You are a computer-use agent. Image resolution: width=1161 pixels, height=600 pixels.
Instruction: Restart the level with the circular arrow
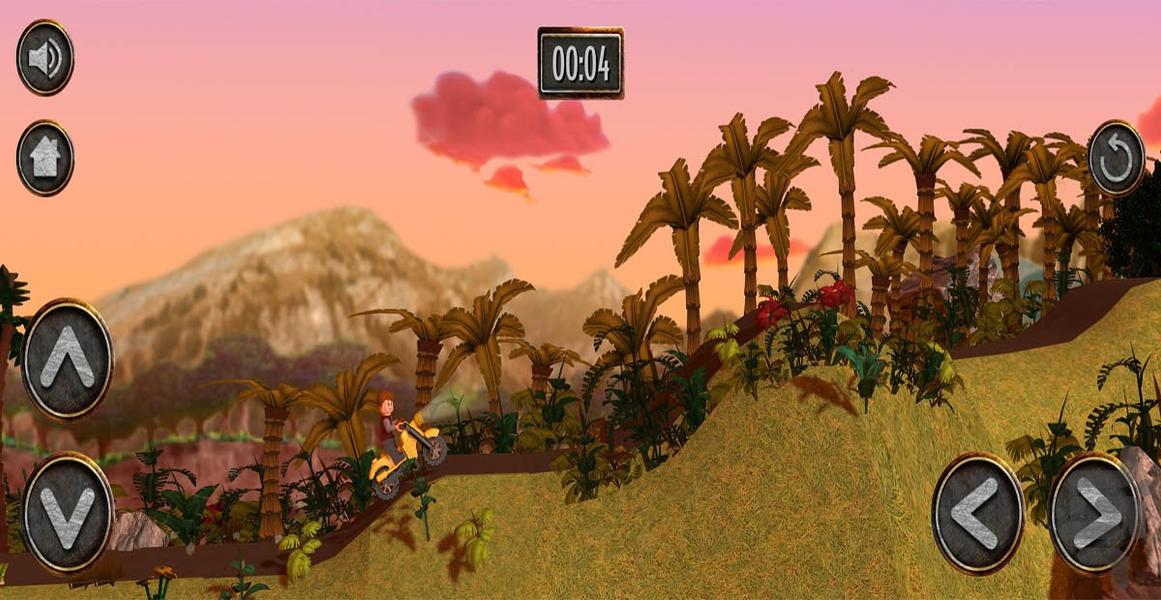point(1116,158)
